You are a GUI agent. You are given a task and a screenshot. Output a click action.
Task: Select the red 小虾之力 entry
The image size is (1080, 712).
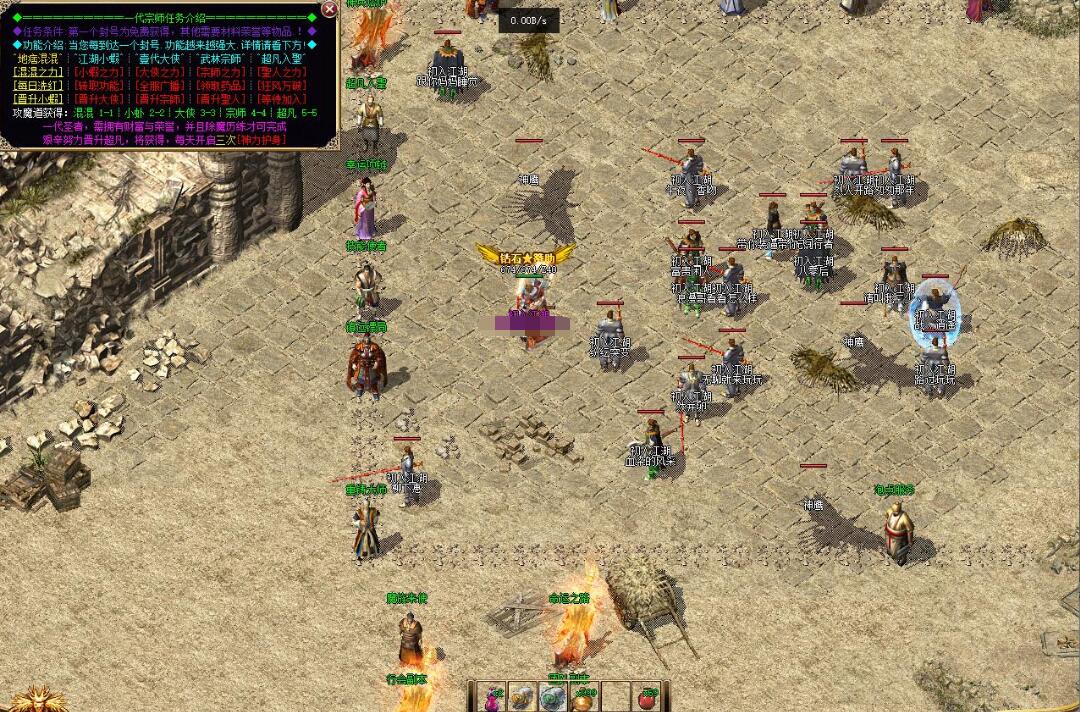click(x=98, y=72)
